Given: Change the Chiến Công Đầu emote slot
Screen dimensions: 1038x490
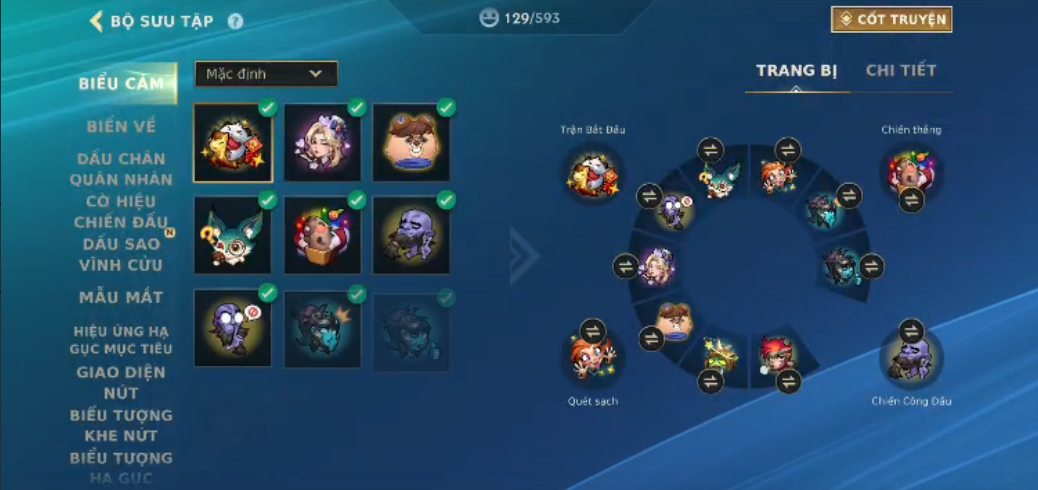Looking at the screenshot, I should click(911, 331).
